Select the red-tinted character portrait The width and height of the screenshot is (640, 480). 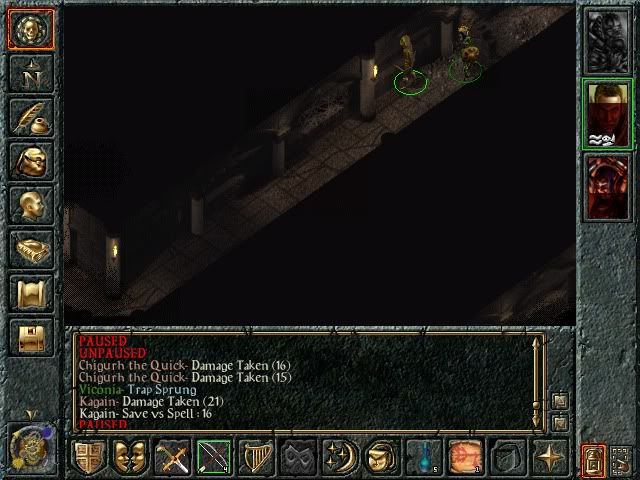click(607, 184)
